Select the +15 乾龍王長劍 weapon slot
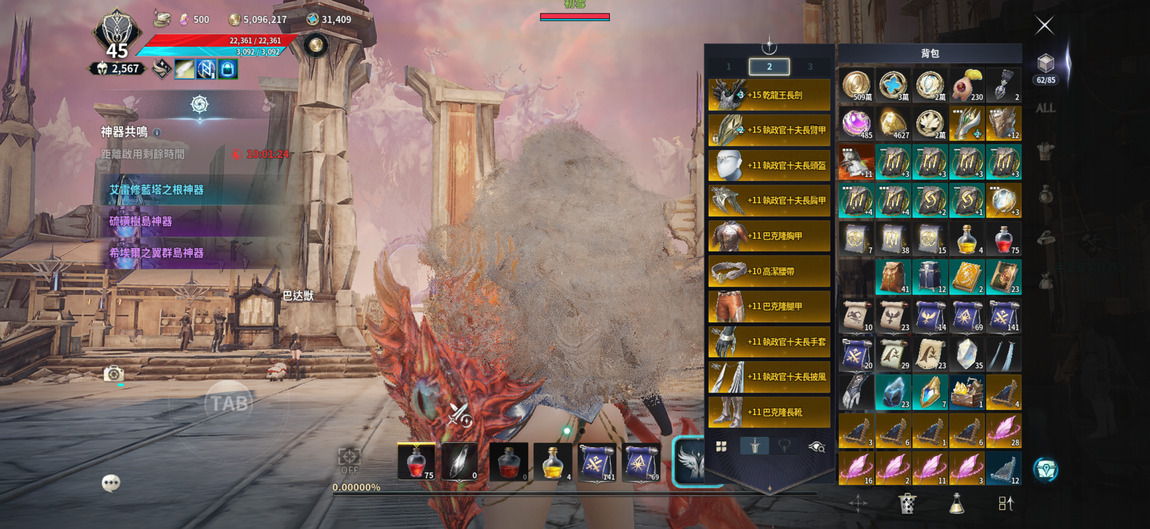Screen dimensions: 1150x529 [769, 95]
